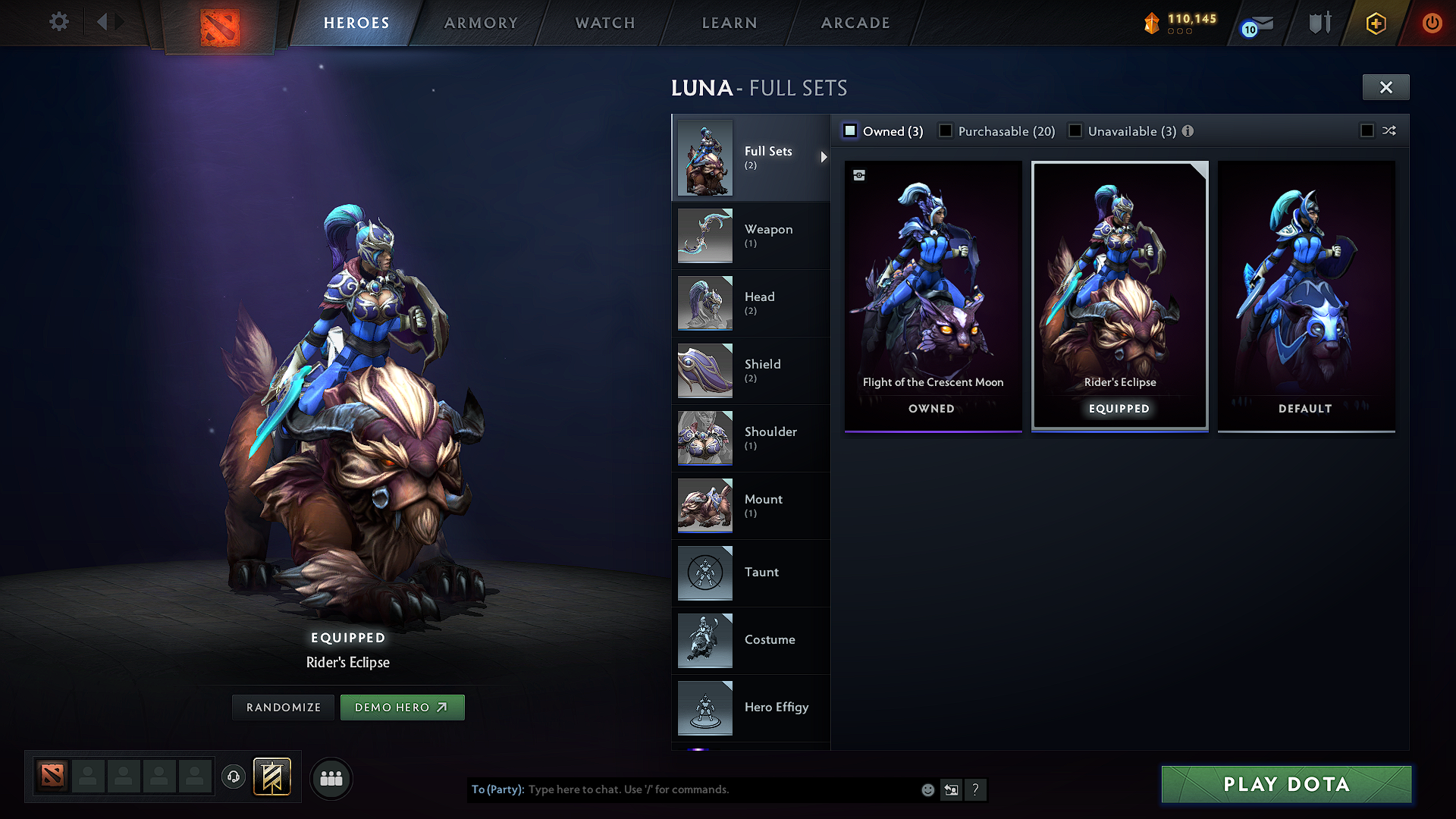Enable the Purchasable (20) filter checkbox

coord(945,130)
